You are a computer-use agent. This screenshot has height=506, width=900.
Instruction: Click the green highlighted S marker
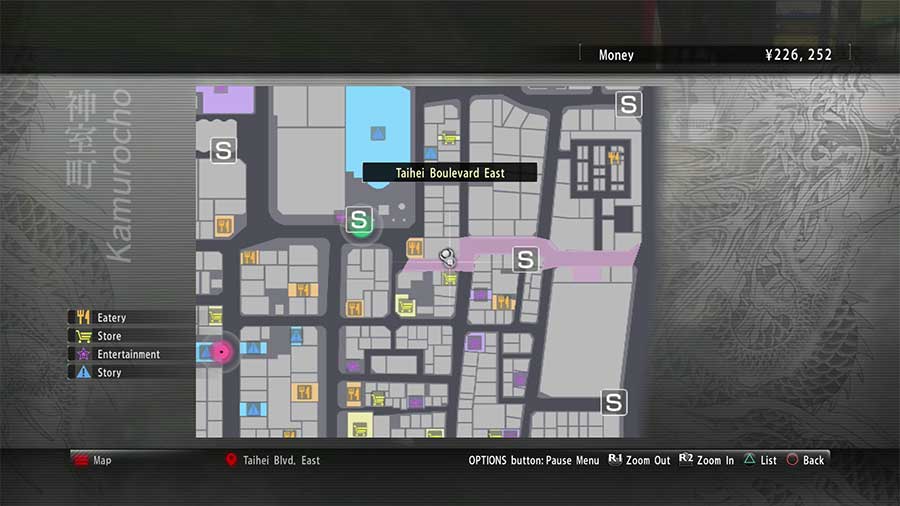[x=360, y=220]
